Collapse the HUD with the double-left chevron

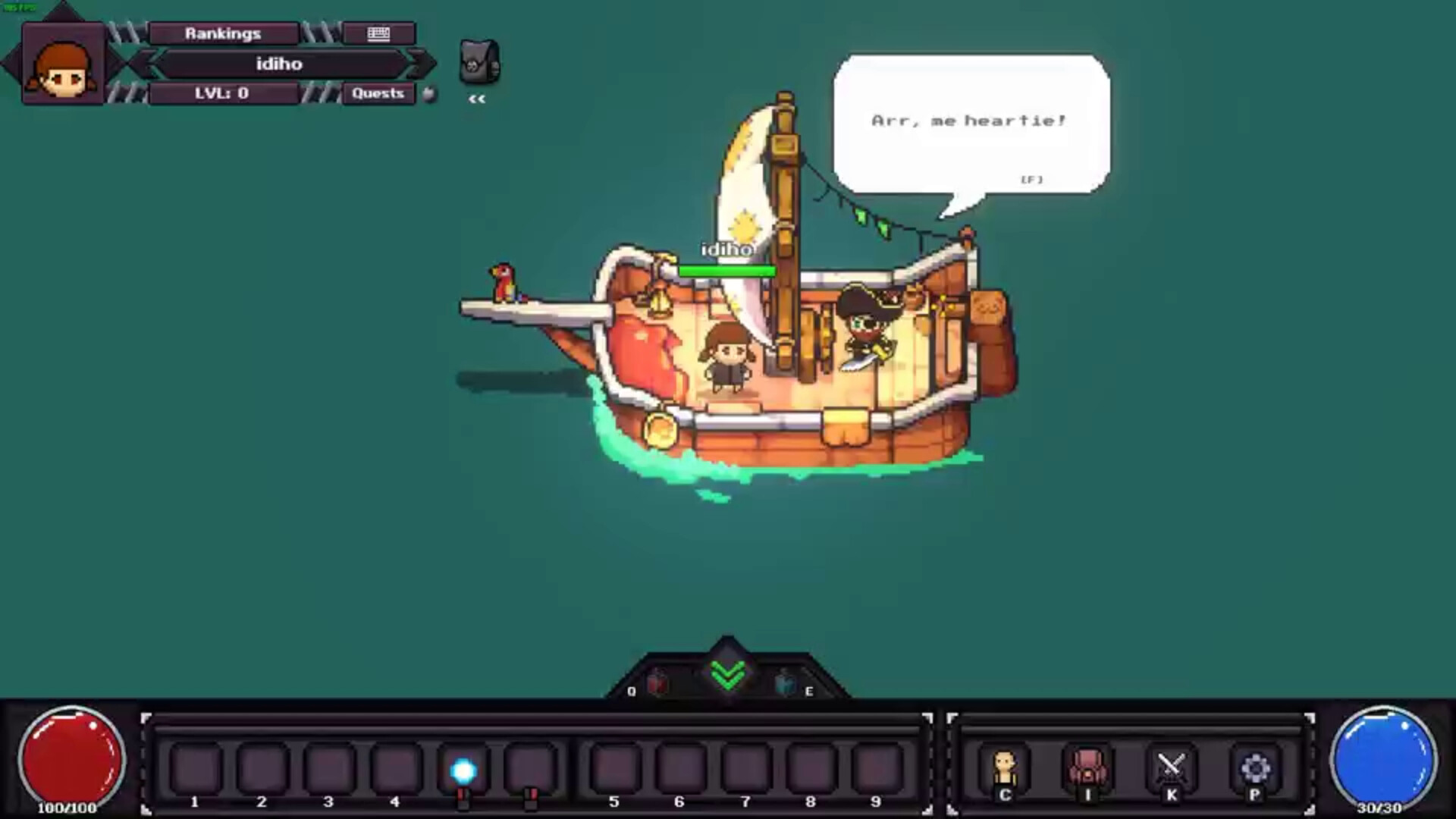[x=478, y=99]
